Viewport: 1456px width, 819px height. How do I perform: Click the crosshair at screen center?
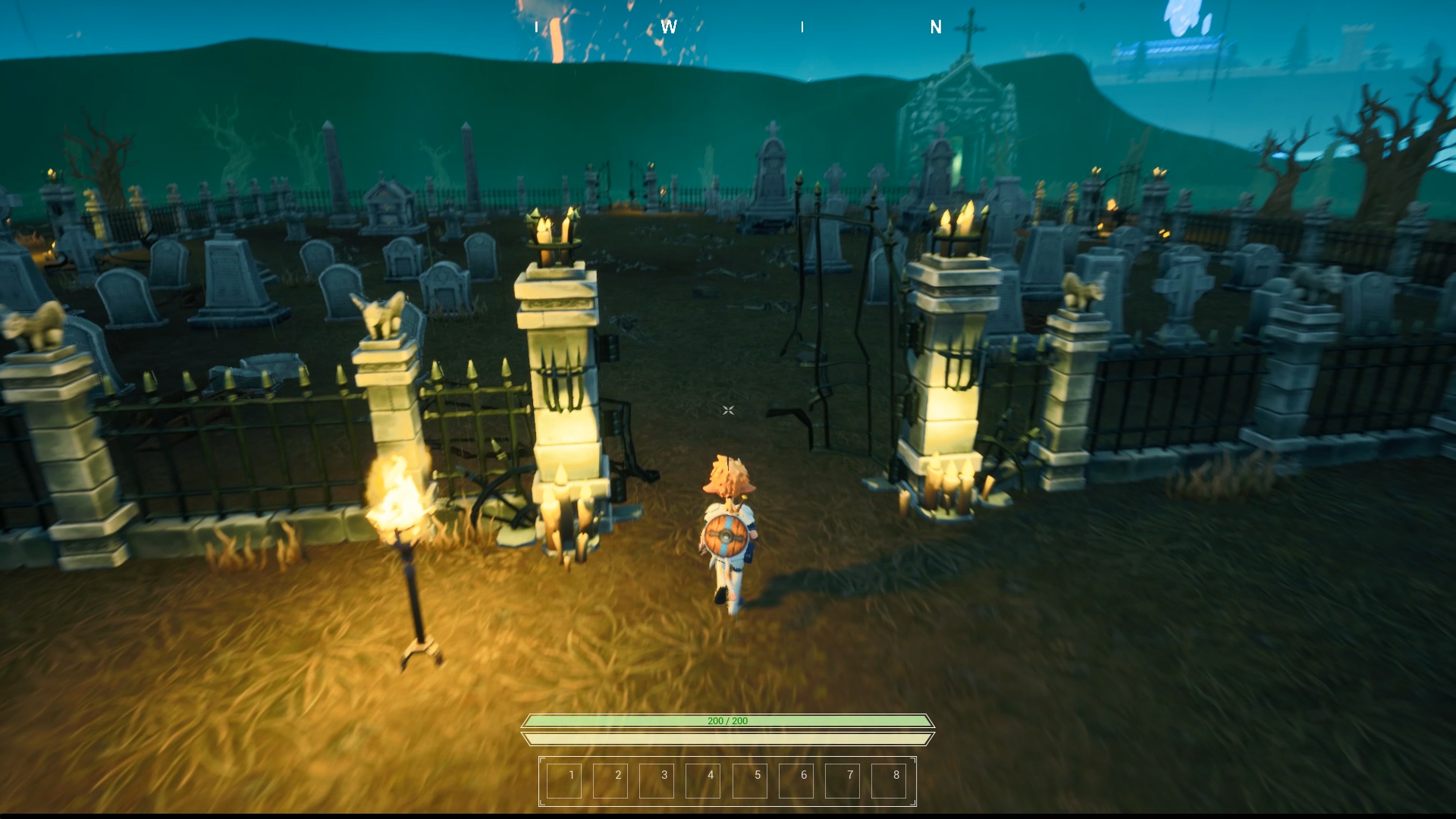[x=728, y=409]
